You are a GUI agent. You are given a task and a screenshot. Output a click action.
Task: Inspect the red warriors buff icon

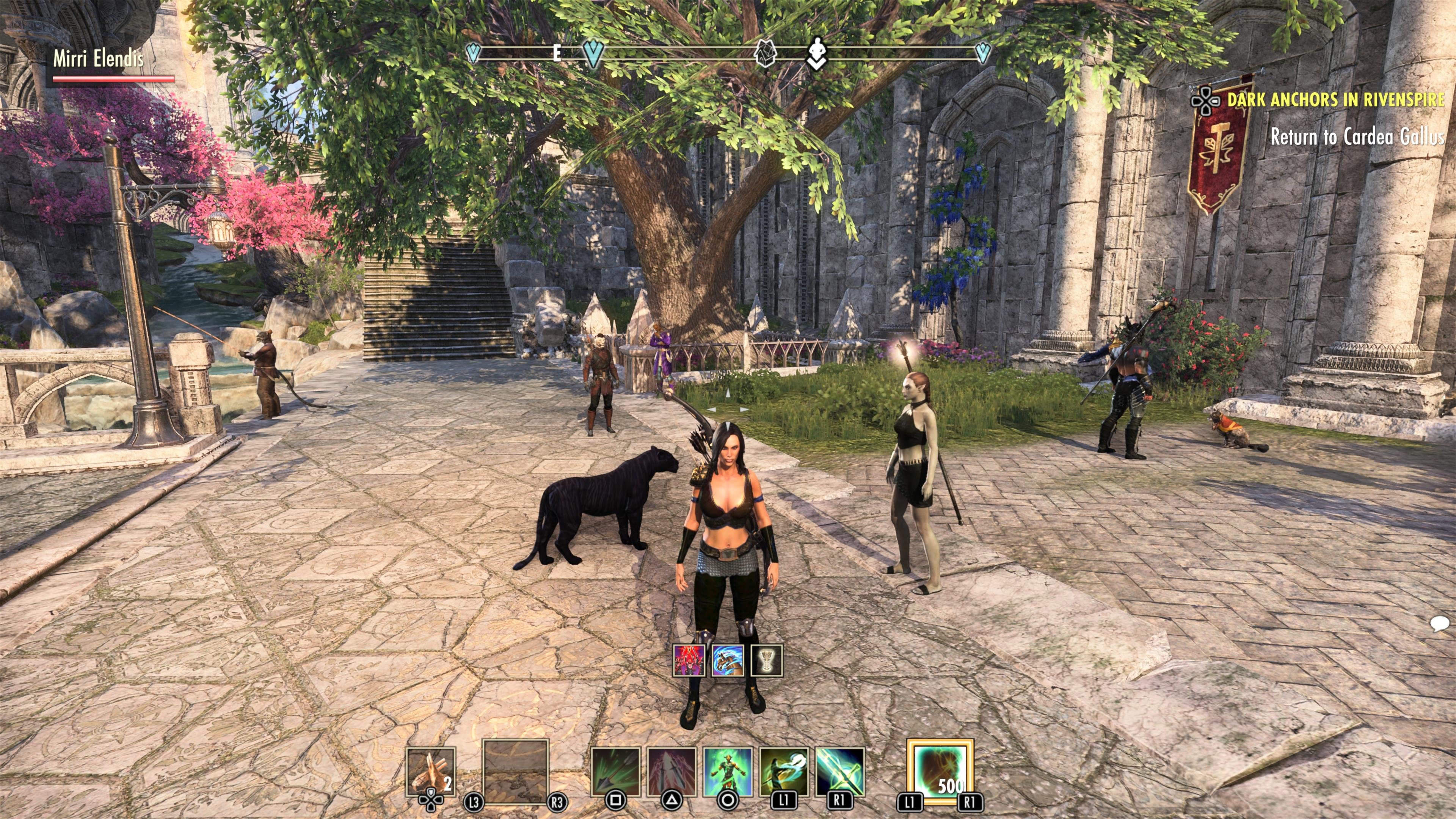(689, 661)
